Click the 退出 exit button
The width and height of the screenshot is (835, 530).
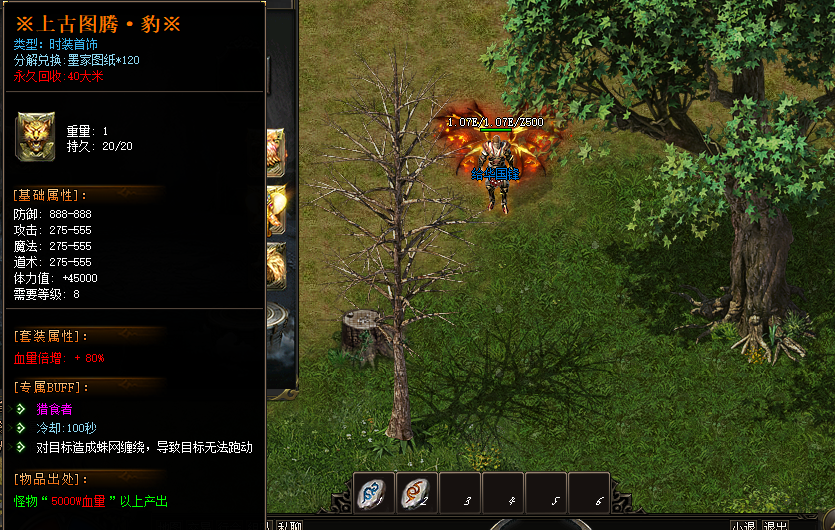click(x=775, y=525)
